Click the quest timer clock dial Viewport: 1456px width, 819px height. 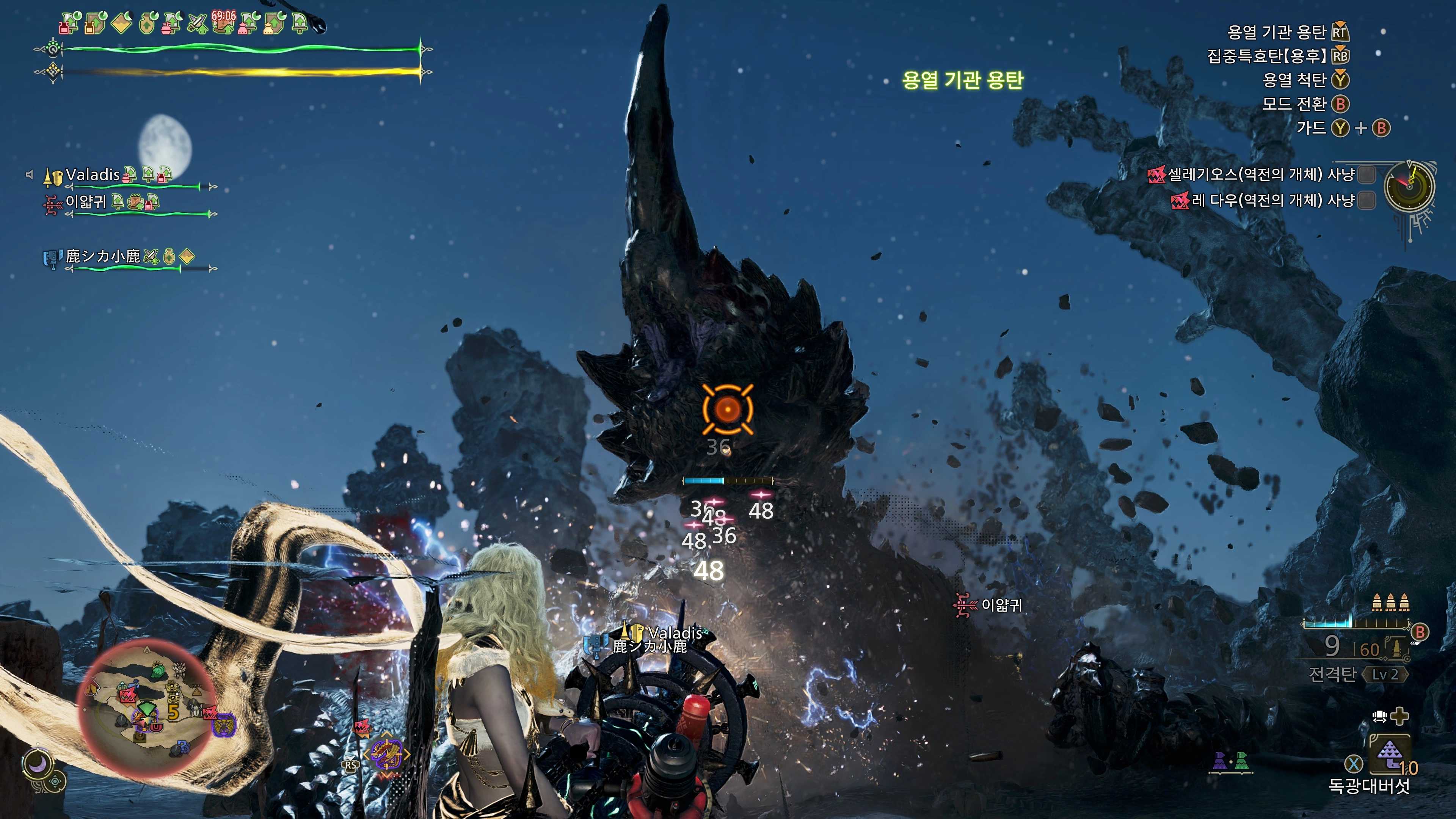(1409, 187)
